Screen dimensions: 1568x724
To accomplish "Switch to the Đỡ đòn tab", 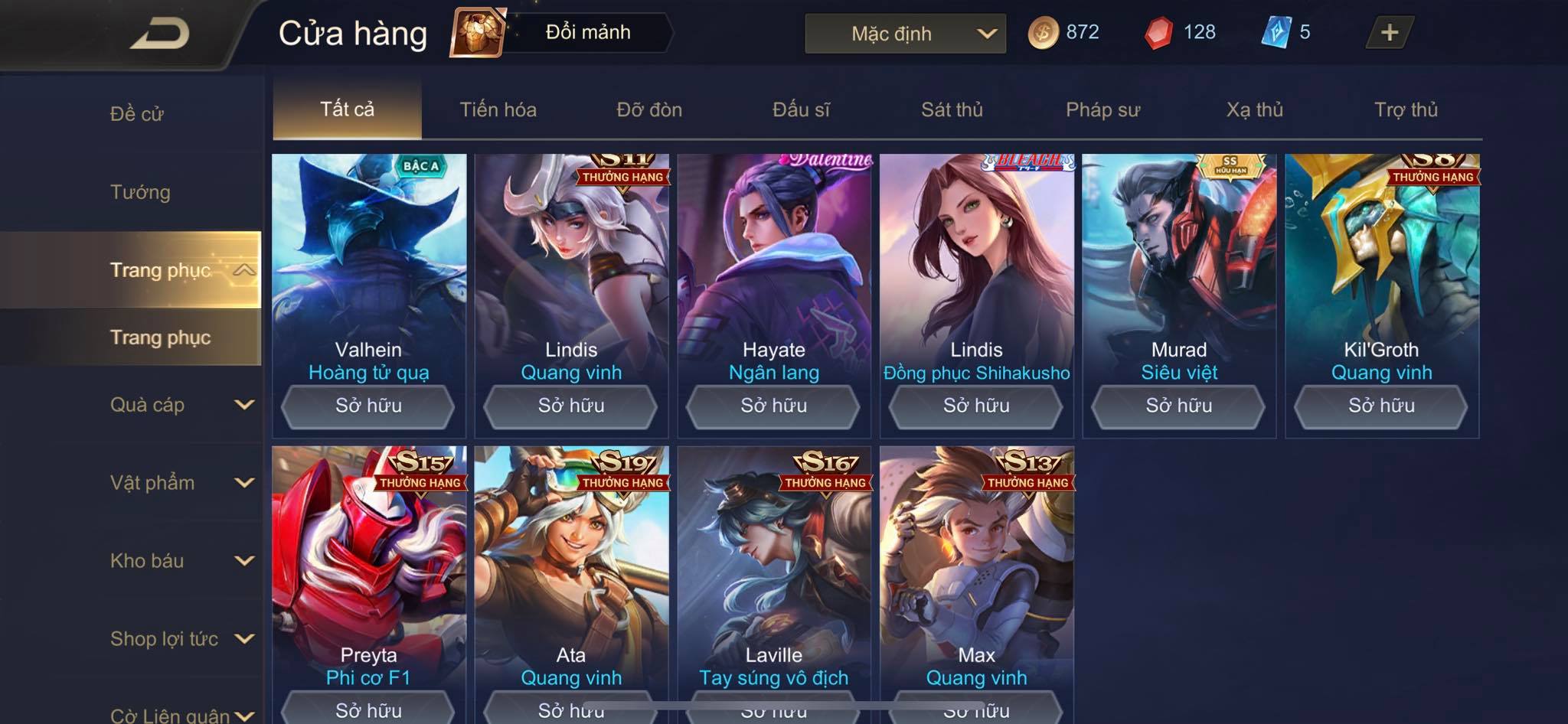I will tap(649, 109).
